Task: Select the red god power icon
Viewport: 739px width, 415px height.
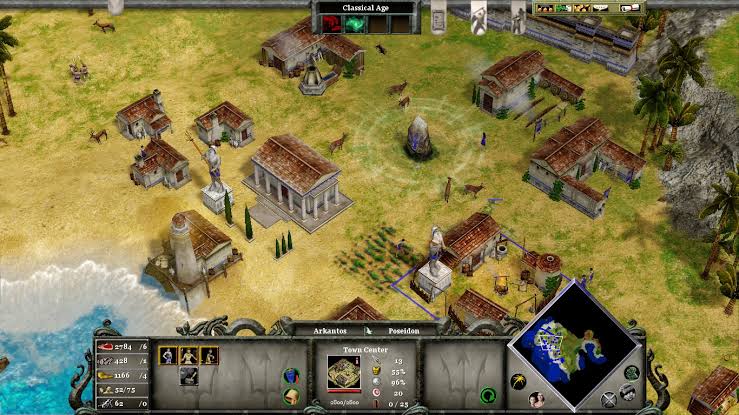Action: 329,24
